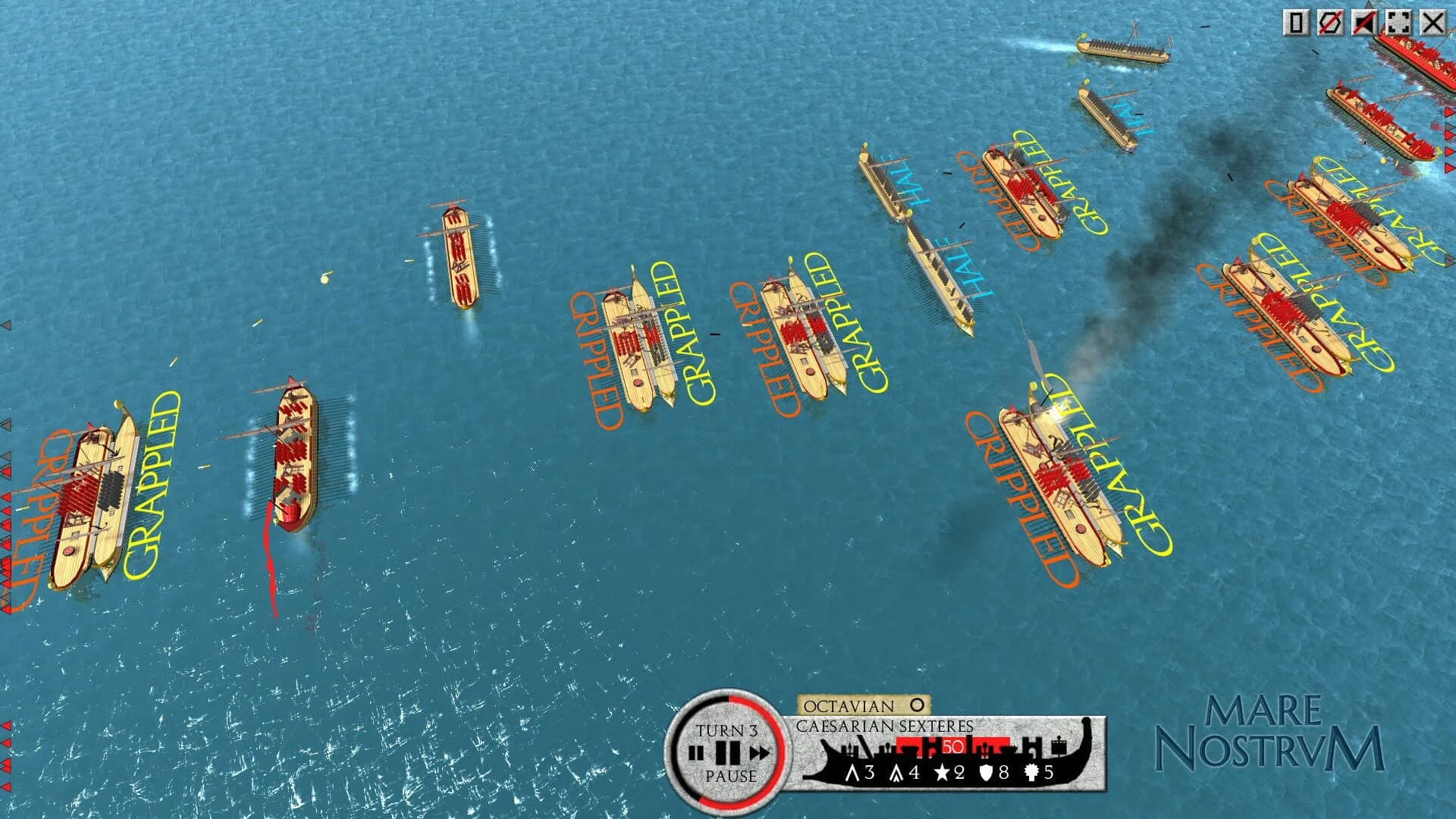Toggle pause with the large pause icon
The height and width of the screenshot is (819, 1456).
pyautogui.click(x=726, y=752)
